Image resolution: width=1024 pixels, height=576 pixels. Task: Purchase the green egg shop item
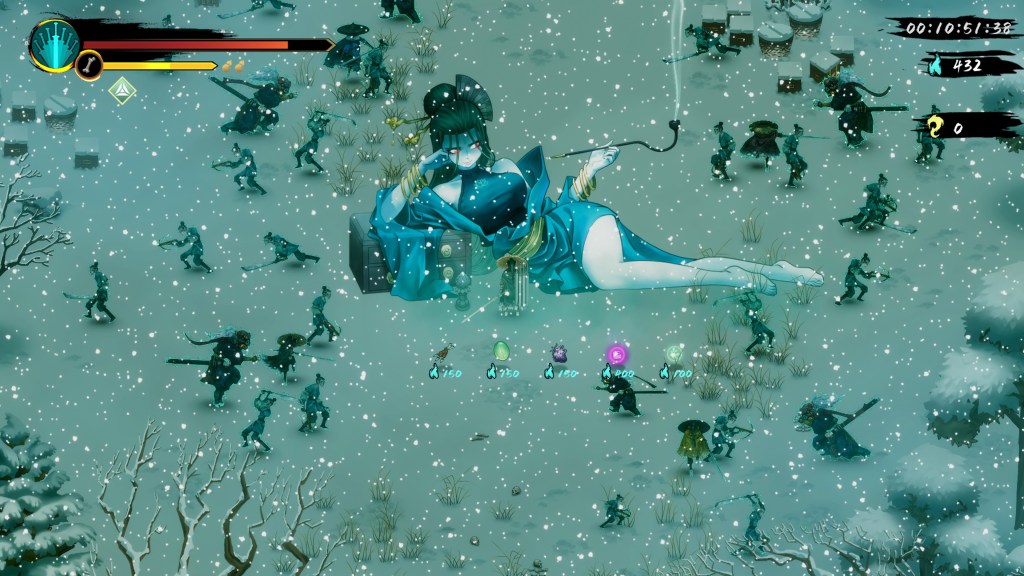(x=501, y=351)
